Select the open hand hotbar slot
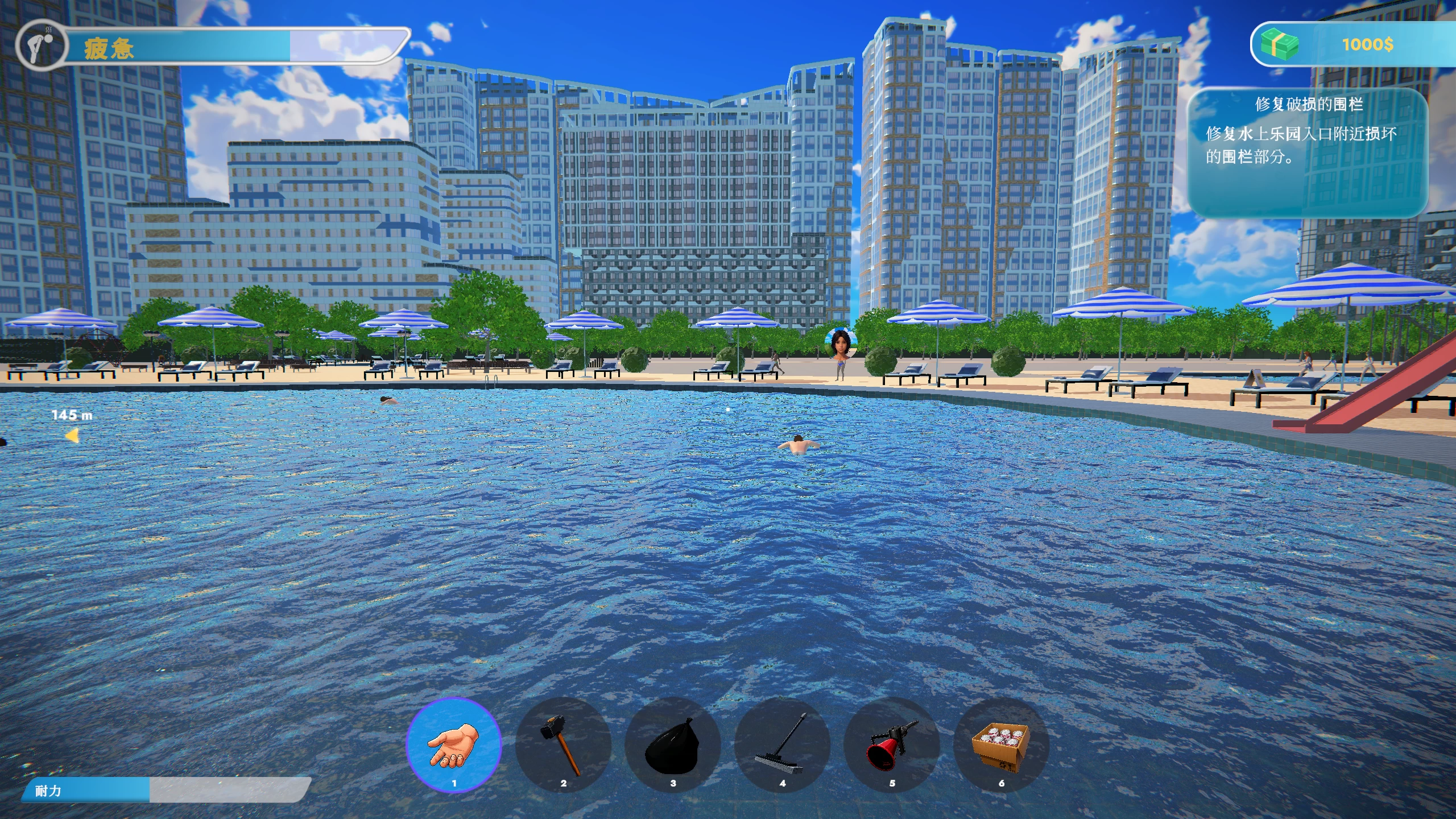The width and height of the screenshot is (1456, 819). point(454,744)
